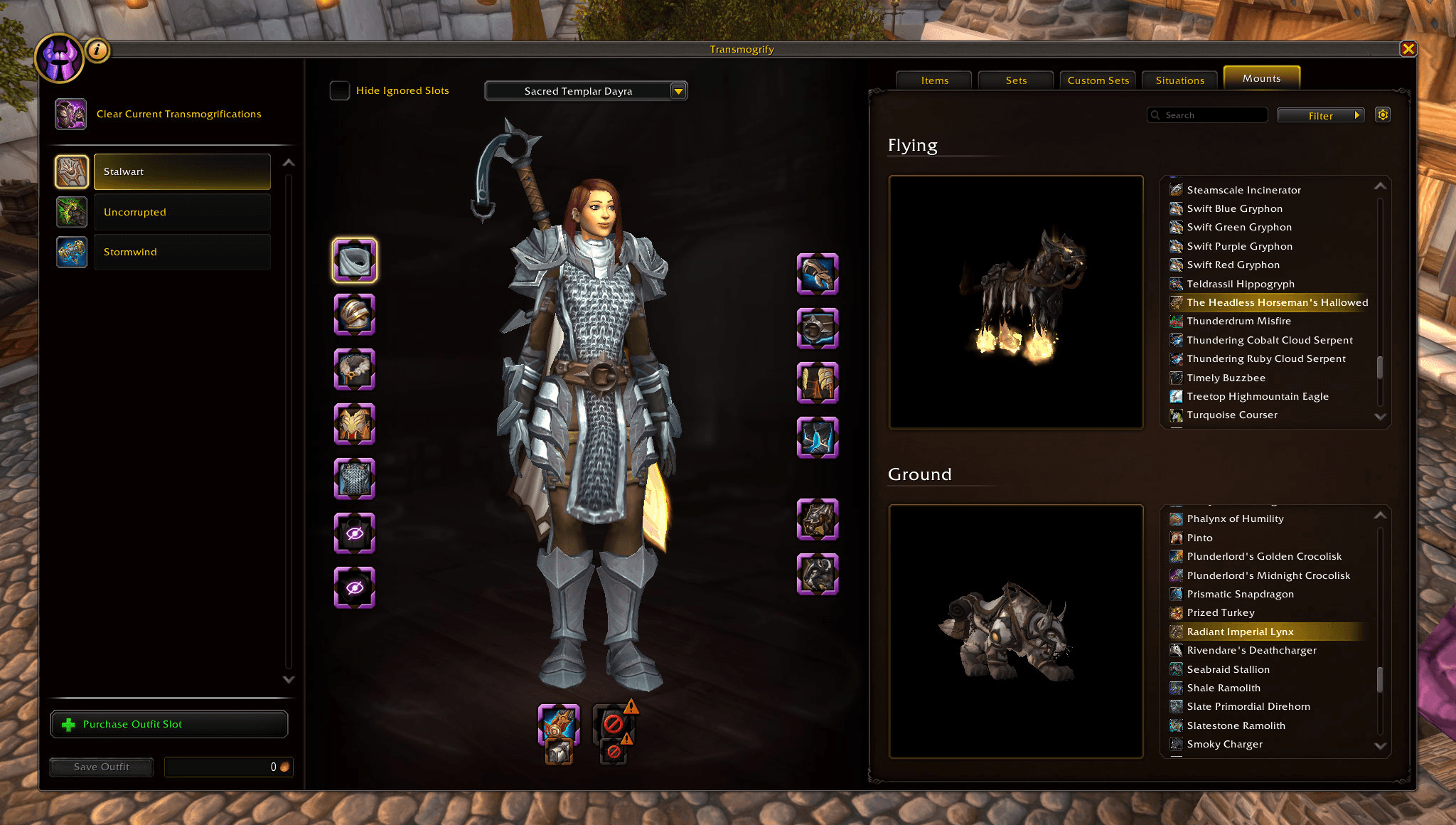The width and height of the screenshot is (1456, 825).
Task: Switch to the Sets tab
Action: (1015, 80)
